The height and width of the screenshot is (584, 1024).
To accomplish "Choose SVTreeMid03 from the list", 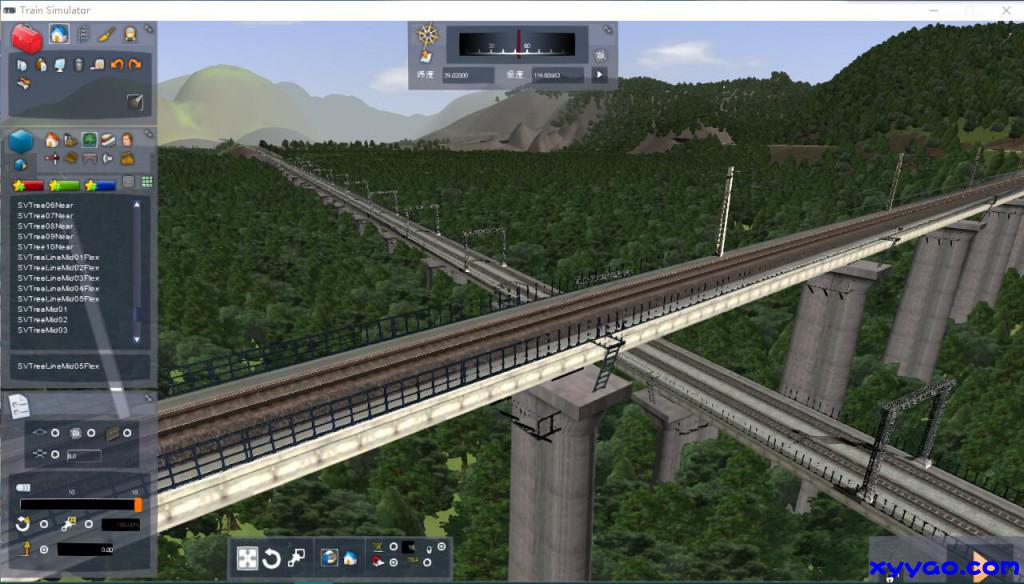I will pyautogui.click(x=42, y=330).
